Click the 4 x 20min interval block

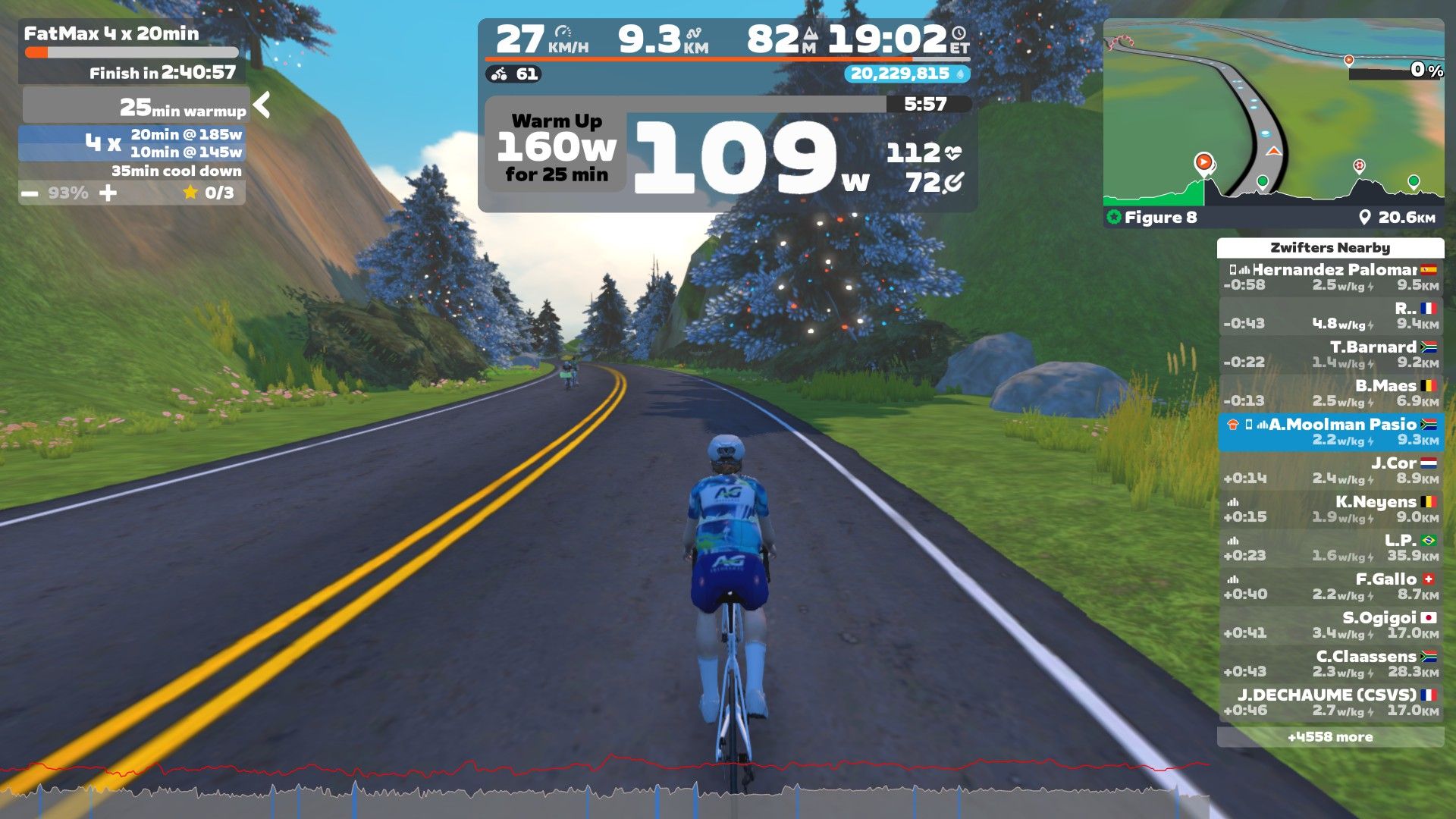tap(133, 143)
